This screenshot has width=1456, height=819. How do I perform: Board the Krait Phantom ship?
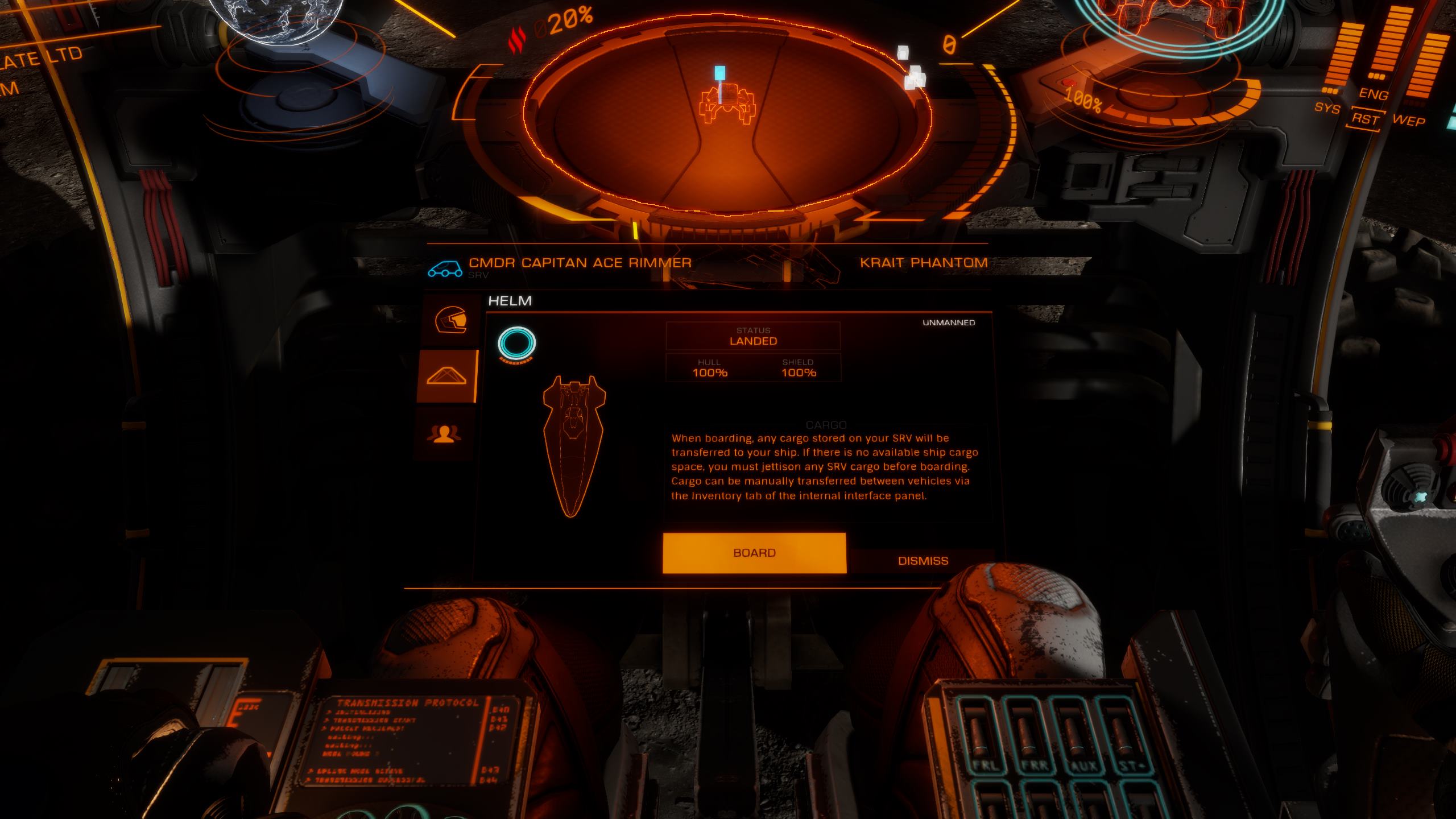[x=754, y=553]
